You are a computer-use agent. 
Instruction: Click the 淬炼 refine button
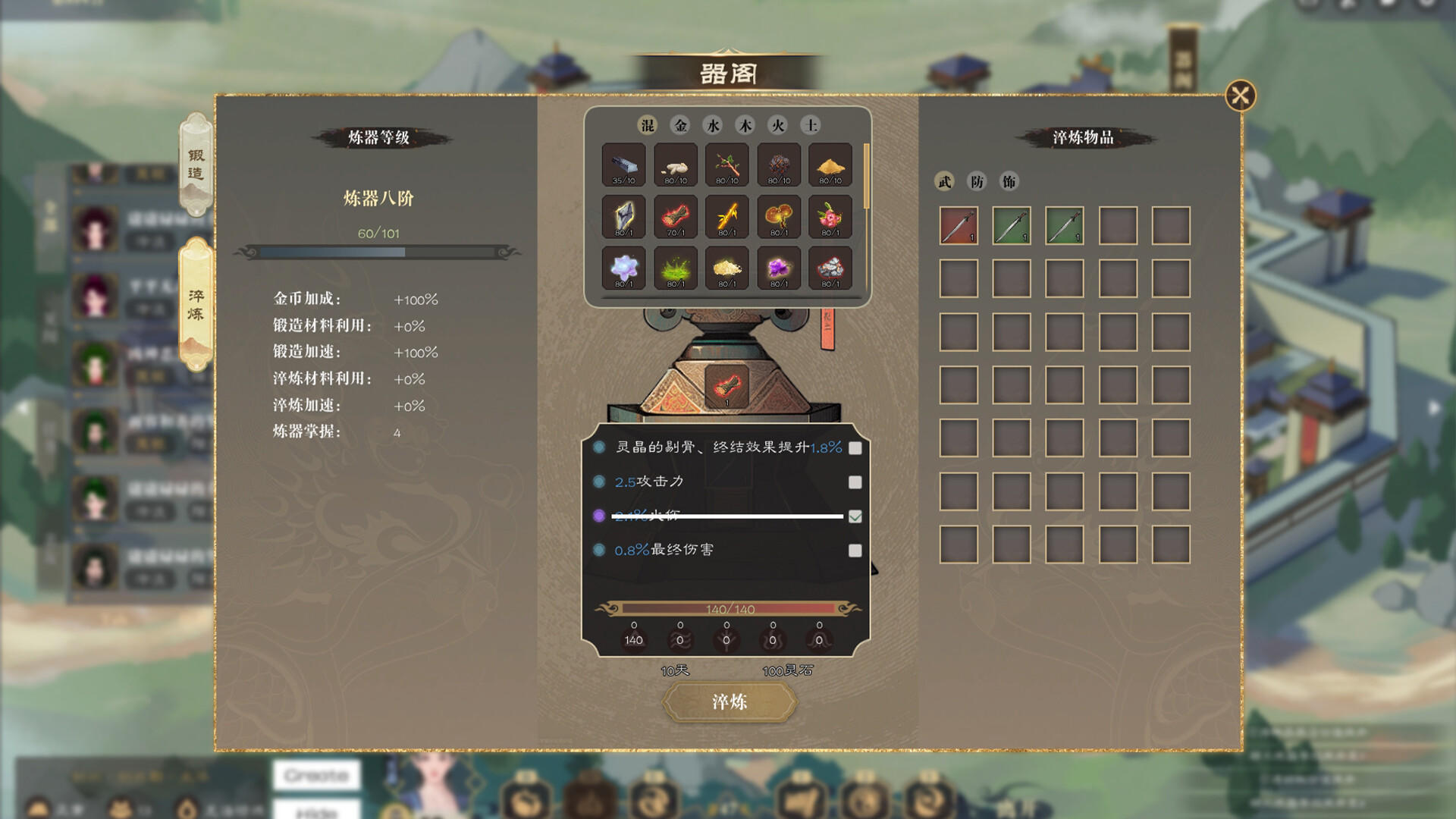click(x=730, y=702)
